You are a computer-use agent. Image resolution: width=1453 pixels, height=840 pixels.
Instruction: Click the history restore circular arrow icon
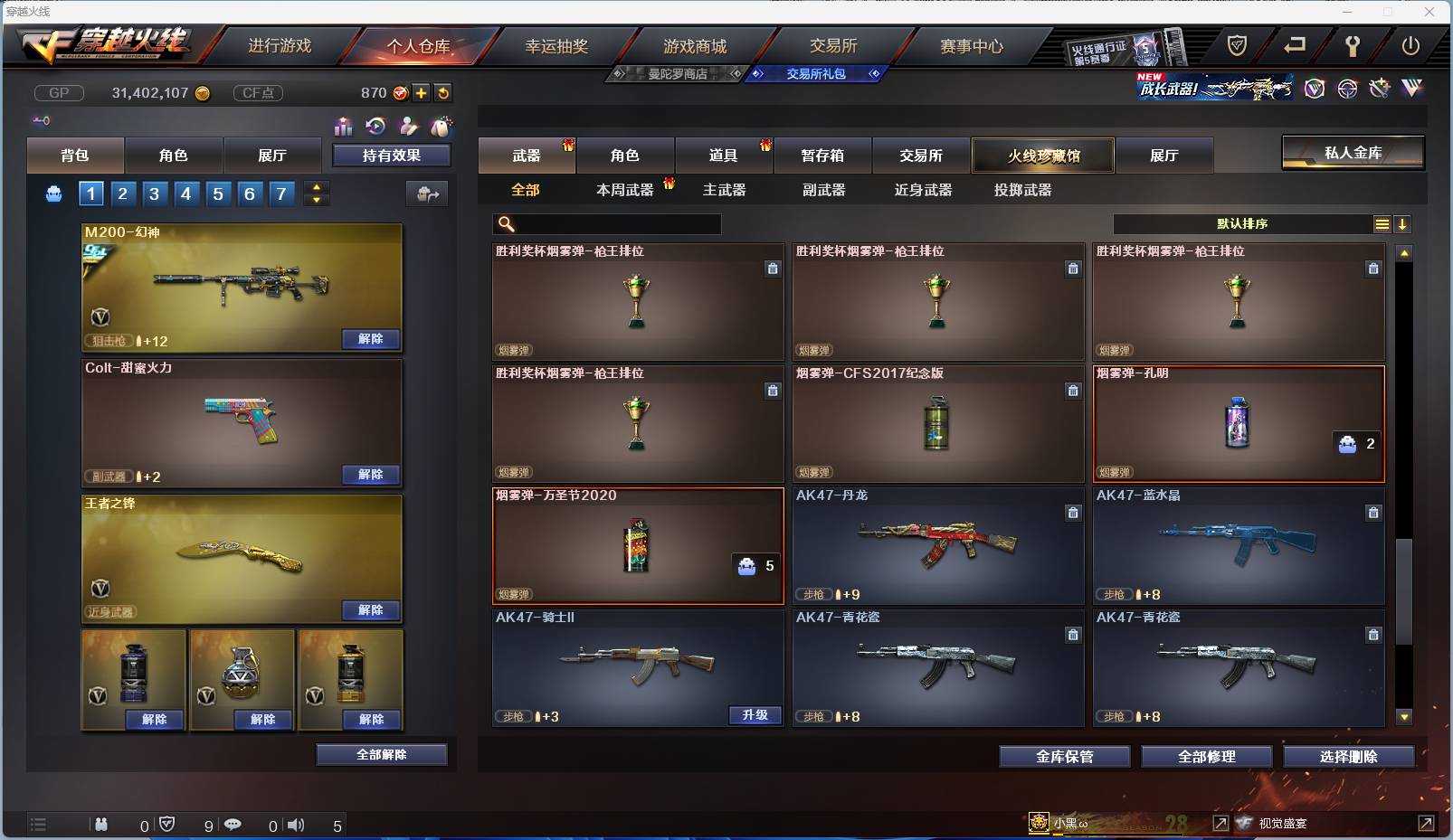(x=375, y=127)
